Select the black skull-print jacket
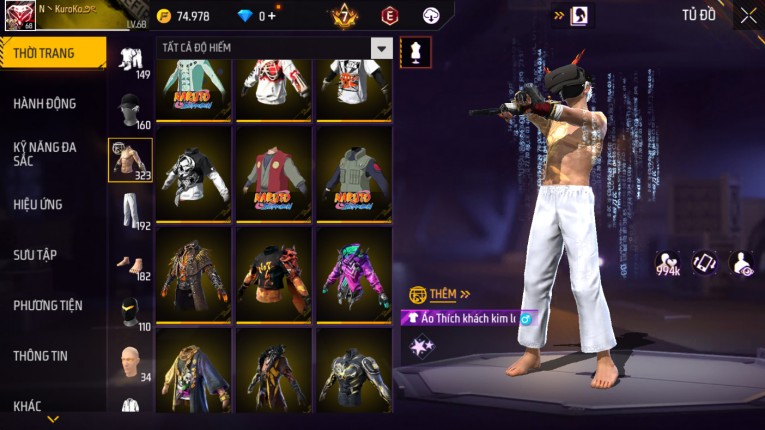Screen dimensions: 765x430 point(195,174)
